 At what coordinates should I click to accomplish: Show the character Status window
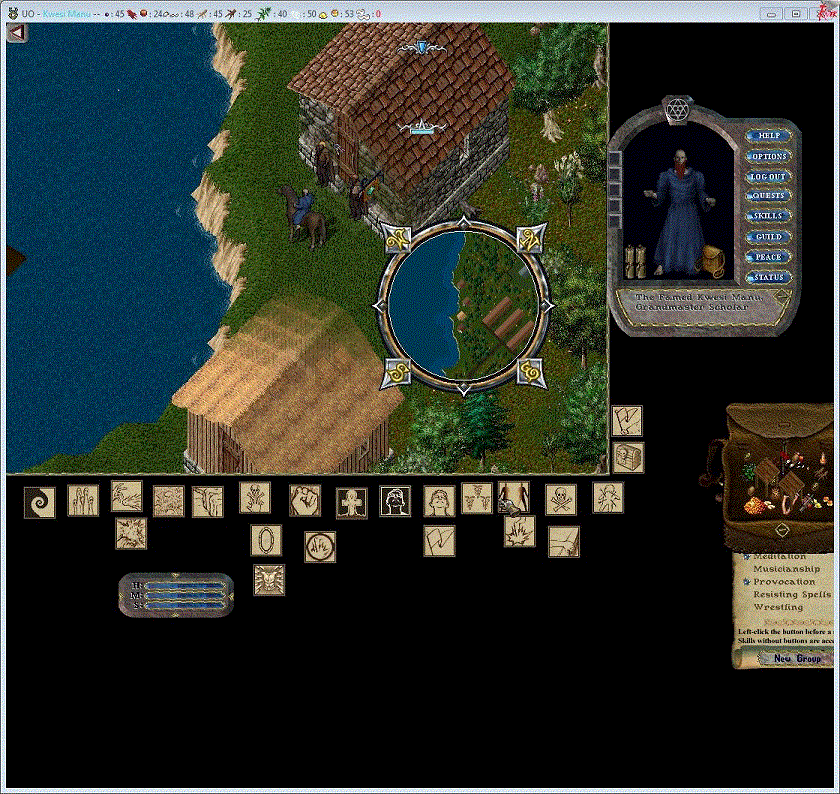click(768, 277)
